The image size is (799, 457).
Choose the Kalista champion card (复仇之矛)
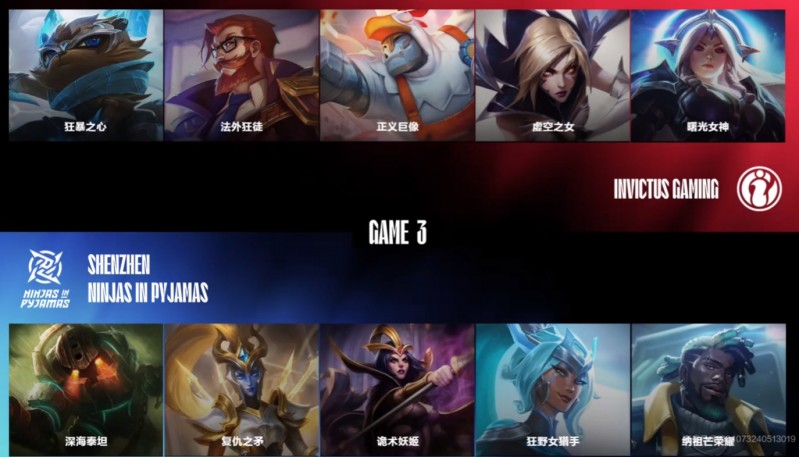tap(241, 390)
